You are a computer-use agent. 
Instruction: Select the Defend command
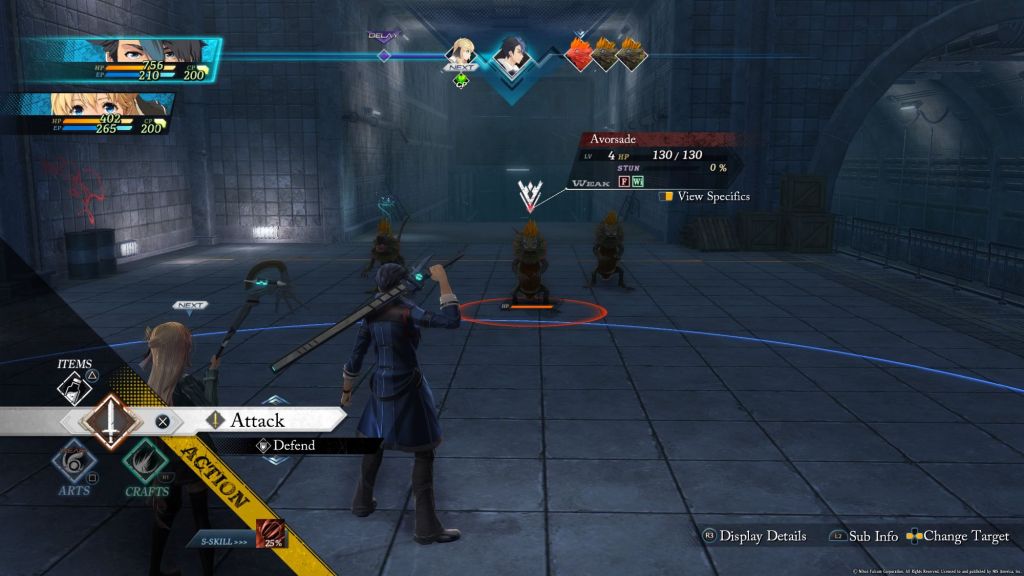(293, 446)
